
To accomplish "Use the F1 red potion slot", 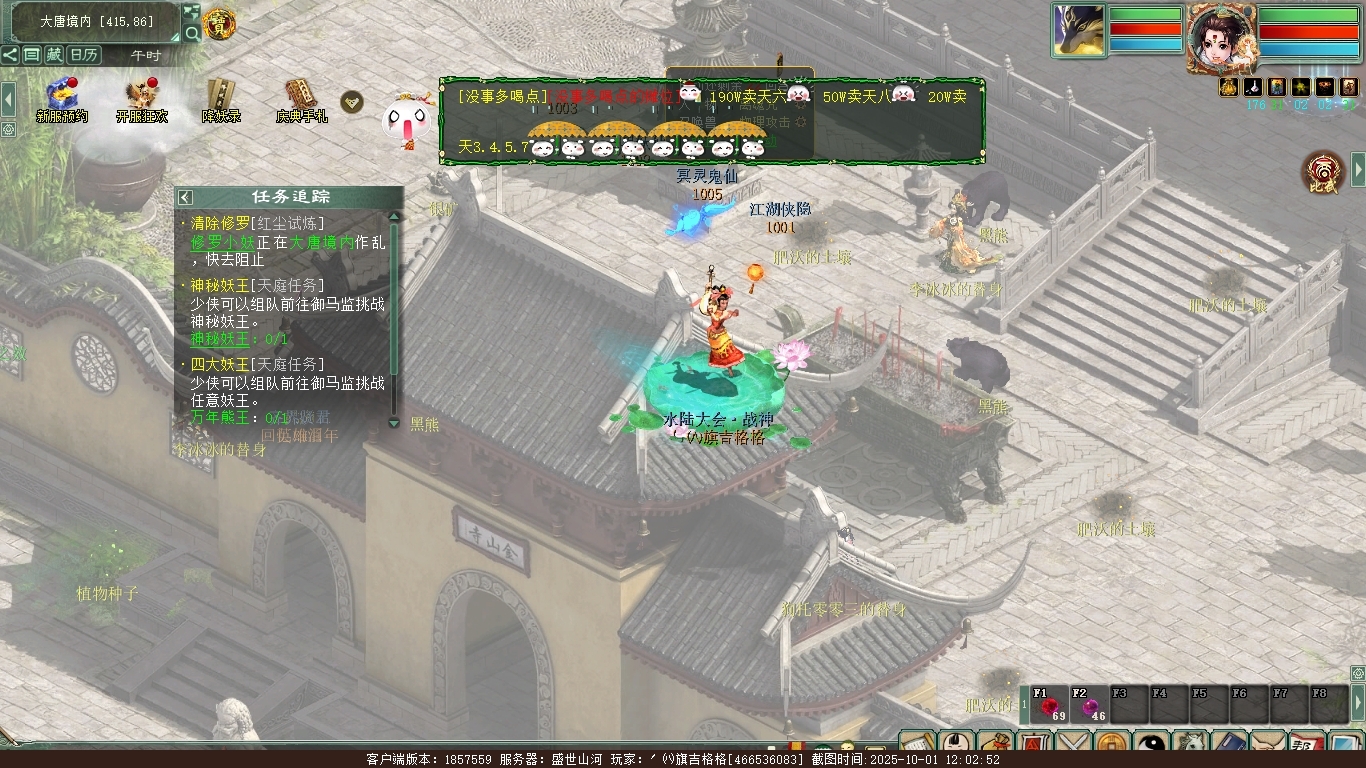I will tap(1049, 706).
